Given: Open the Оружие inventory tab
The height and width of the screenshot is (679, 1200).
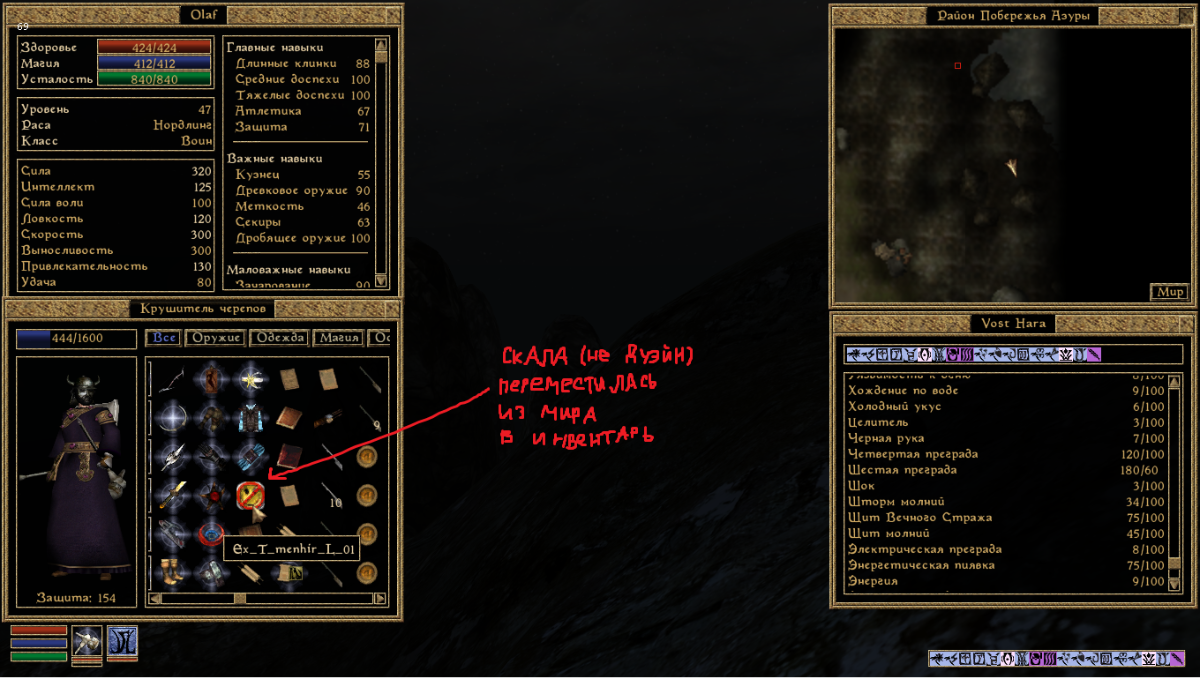Looking at the screenshot, I should point(214,338).
